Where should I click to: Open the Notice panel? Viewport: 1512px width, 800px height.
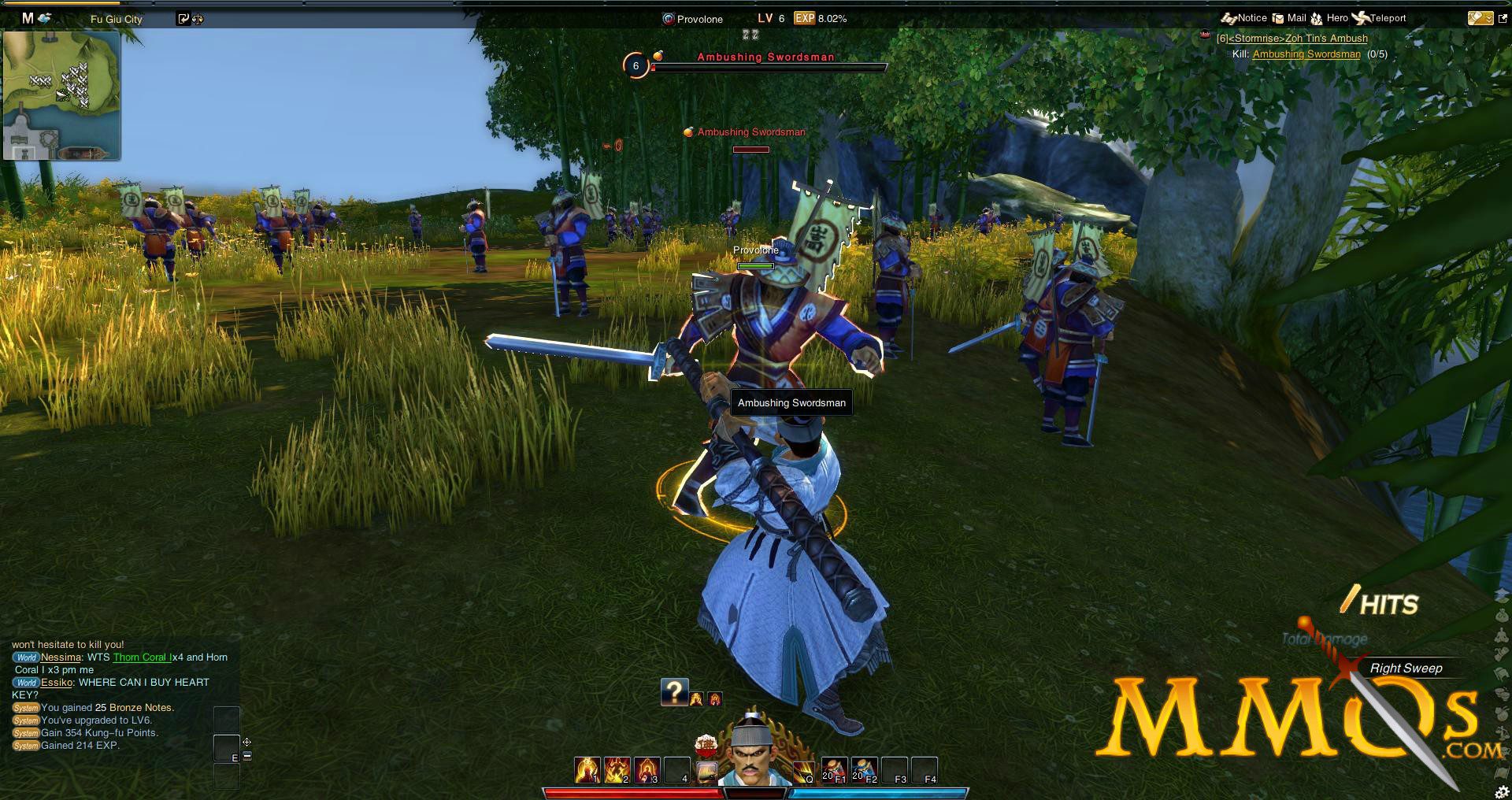click(1245, 17)
